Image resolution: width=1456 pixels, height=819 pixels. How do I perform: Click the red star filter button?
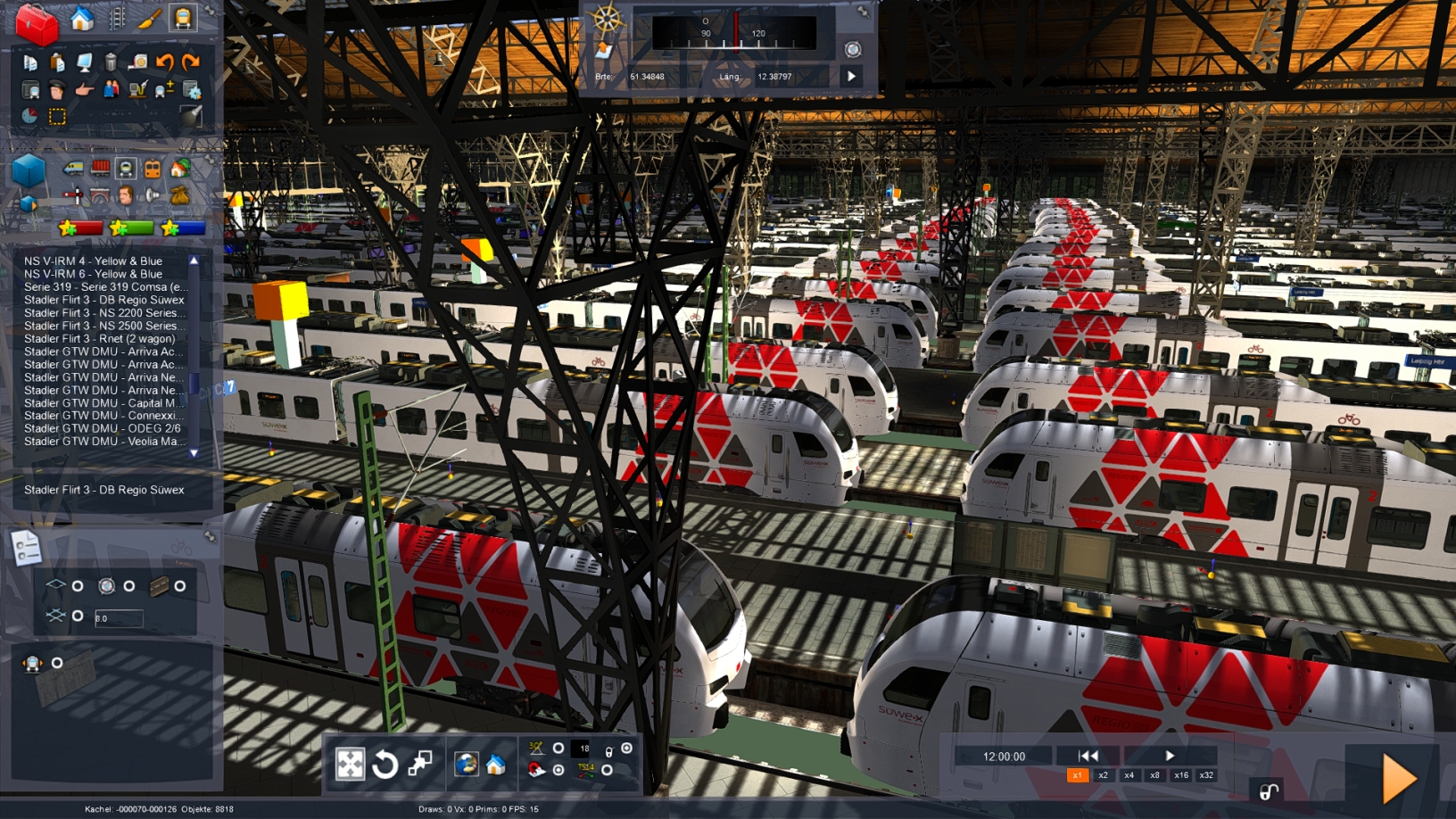click(79, 228)
